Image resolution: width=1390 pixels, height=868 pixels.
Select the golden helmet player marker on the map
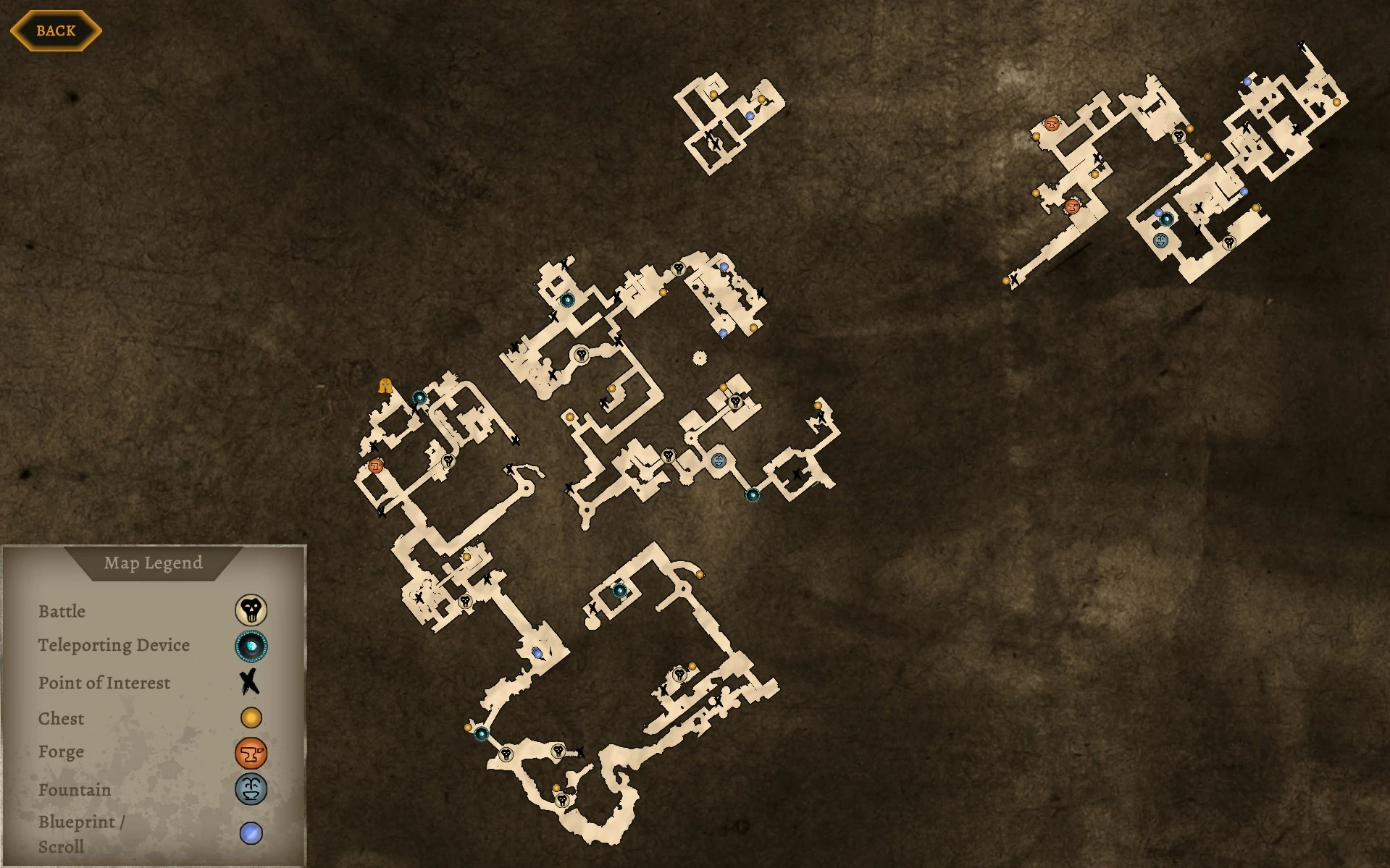[x=385, y=386]
